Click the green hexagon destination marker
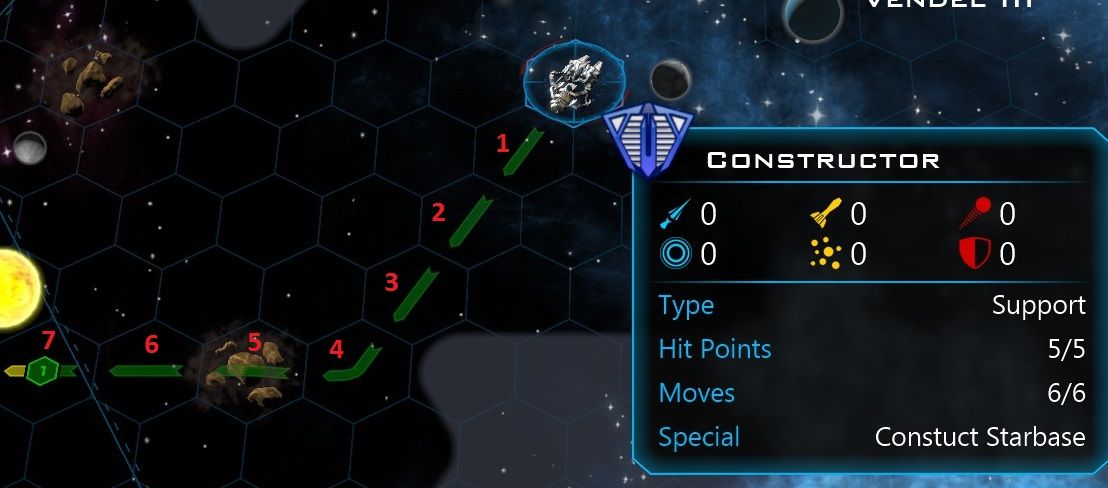The width and height of the screenshot is (1108, 488). [43, 371]
